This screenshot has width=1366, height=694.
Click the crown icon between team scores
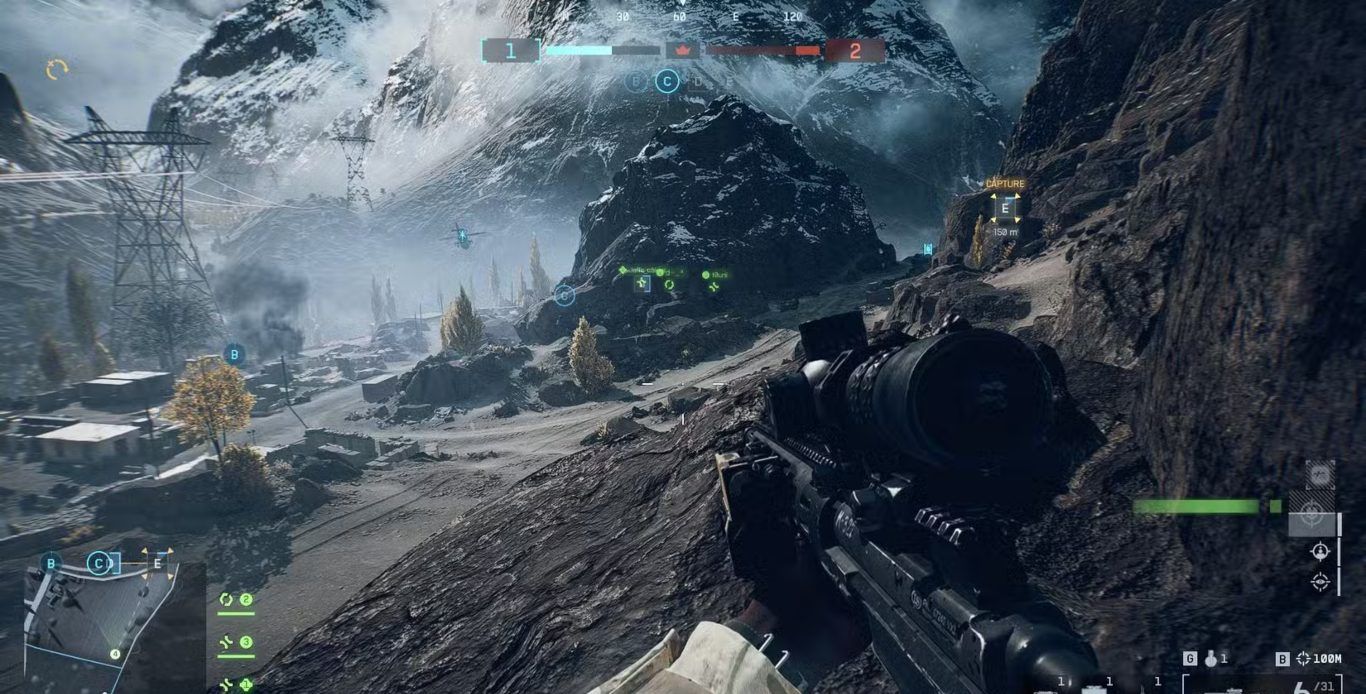pos(683,50)
